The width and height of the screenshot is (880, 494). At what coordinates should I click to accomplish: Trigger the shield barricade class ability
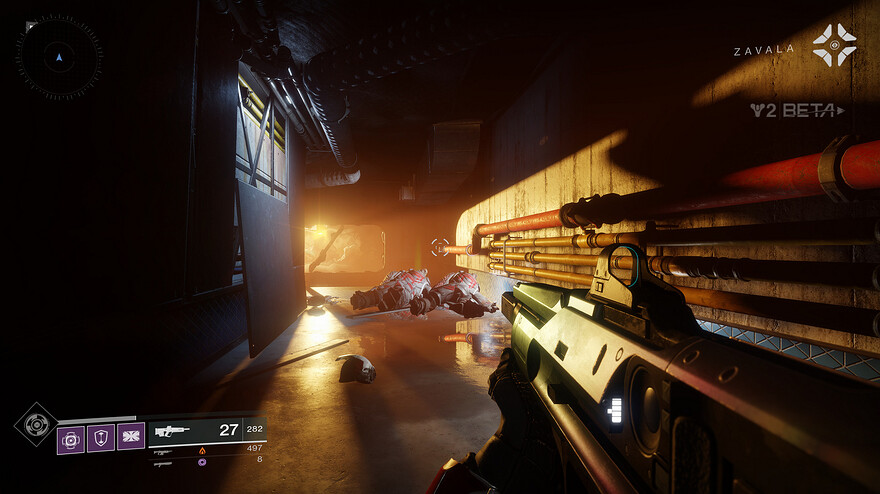(101, 438)
